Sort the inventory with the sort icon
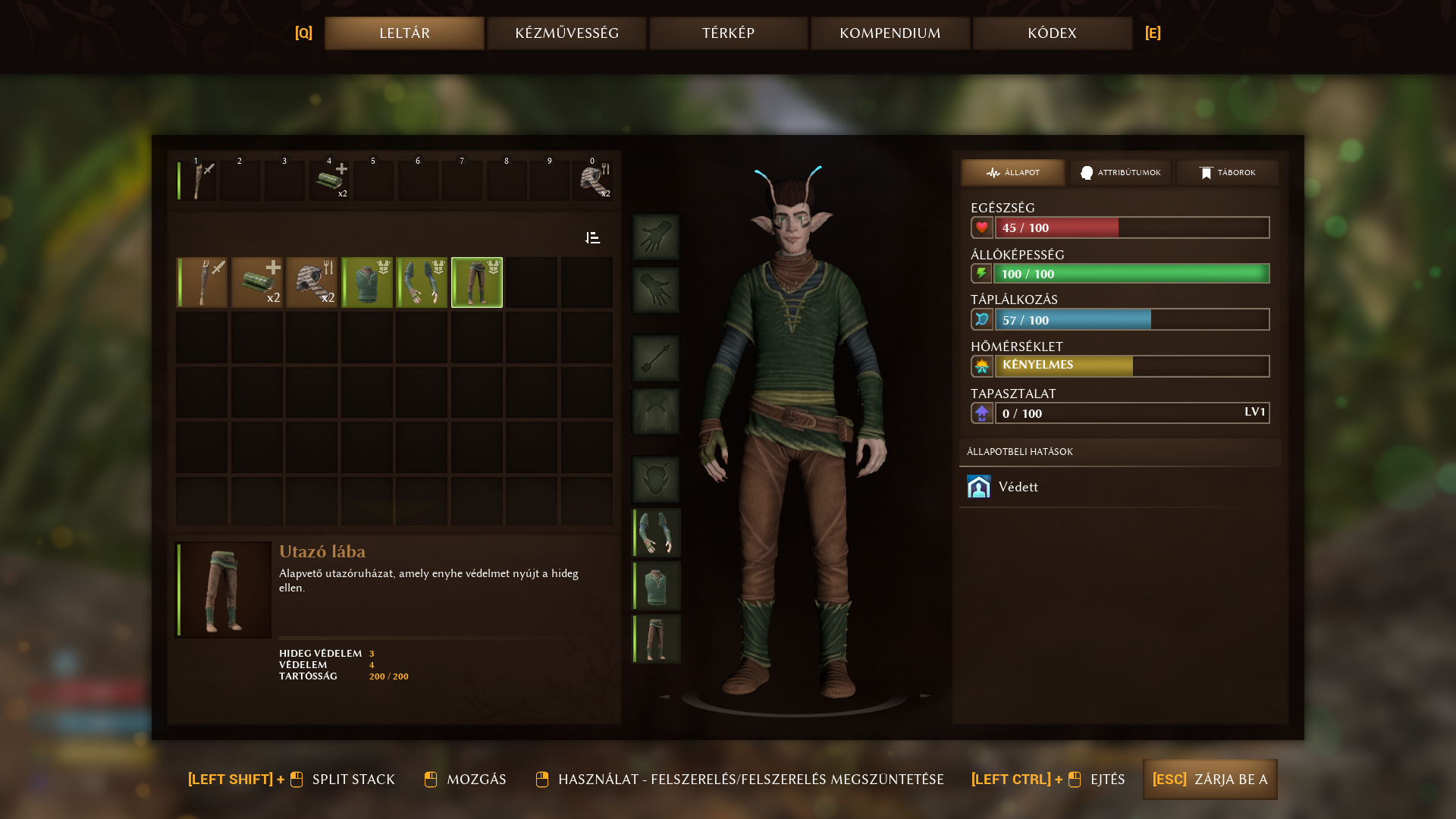 click(x=593, y=238)
